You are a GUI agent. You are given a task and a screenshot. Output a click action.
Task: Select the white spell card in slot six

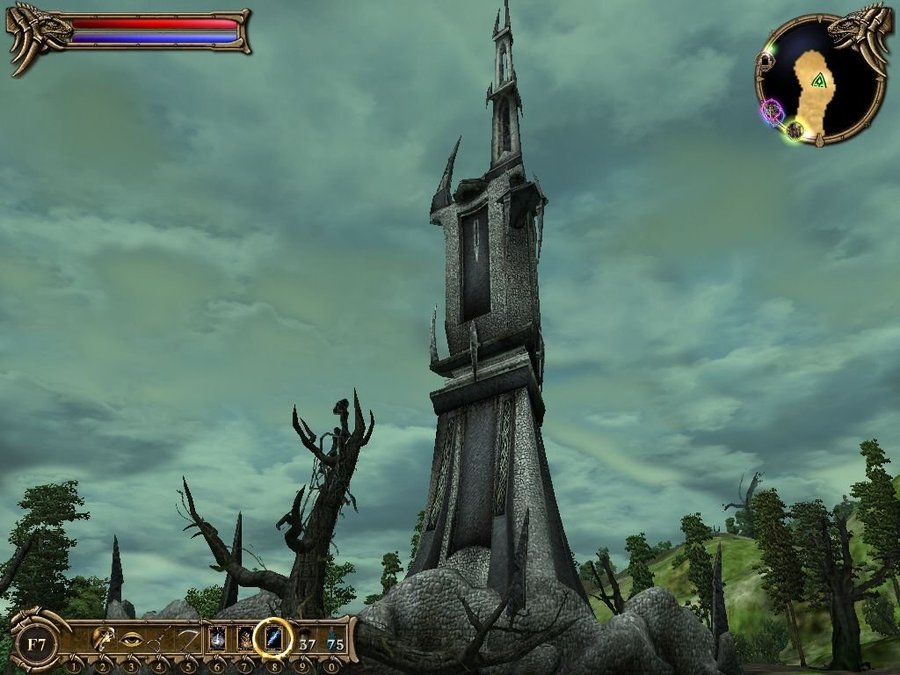[216, 639]
